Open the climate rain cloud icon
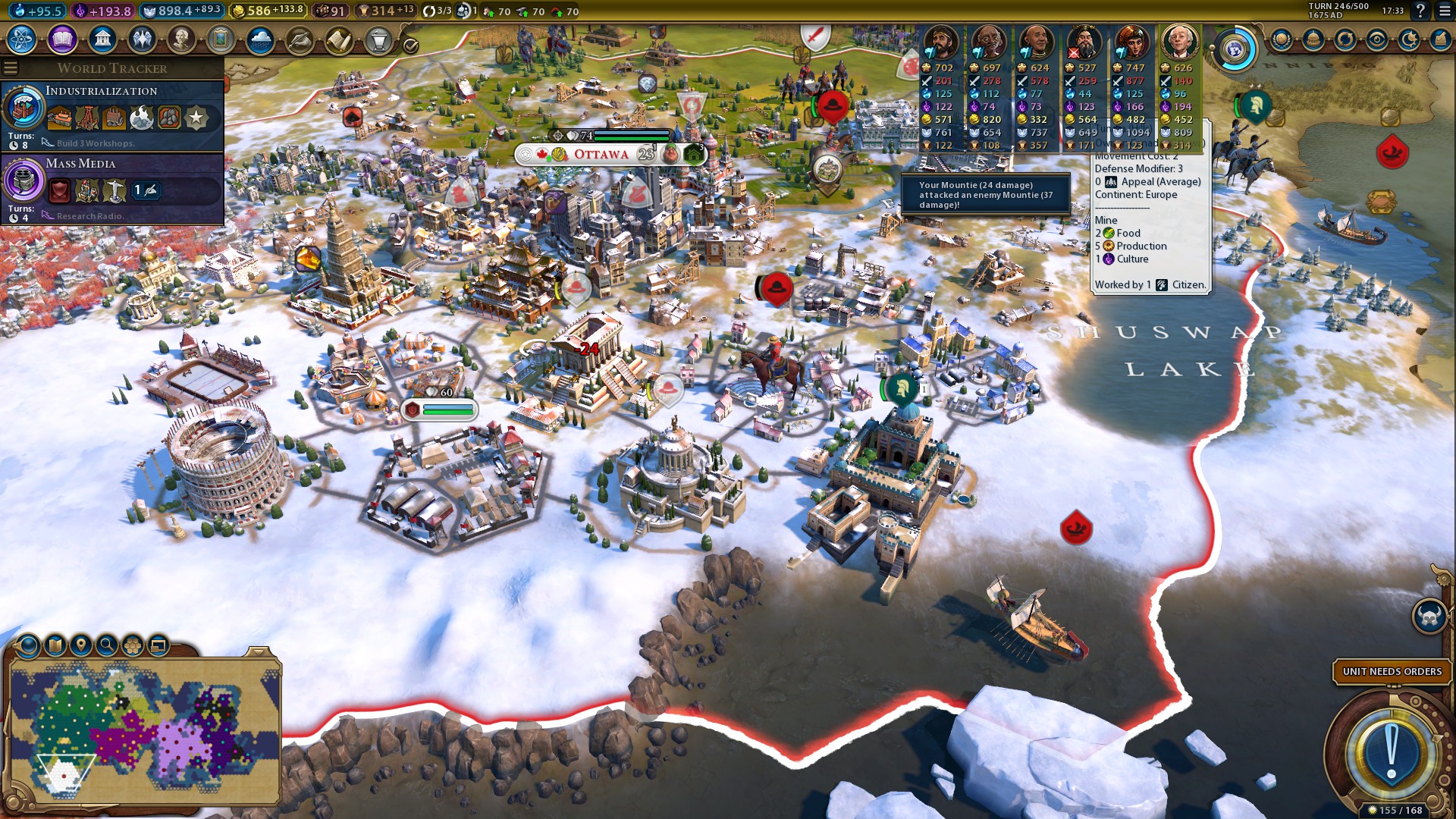 260,39
